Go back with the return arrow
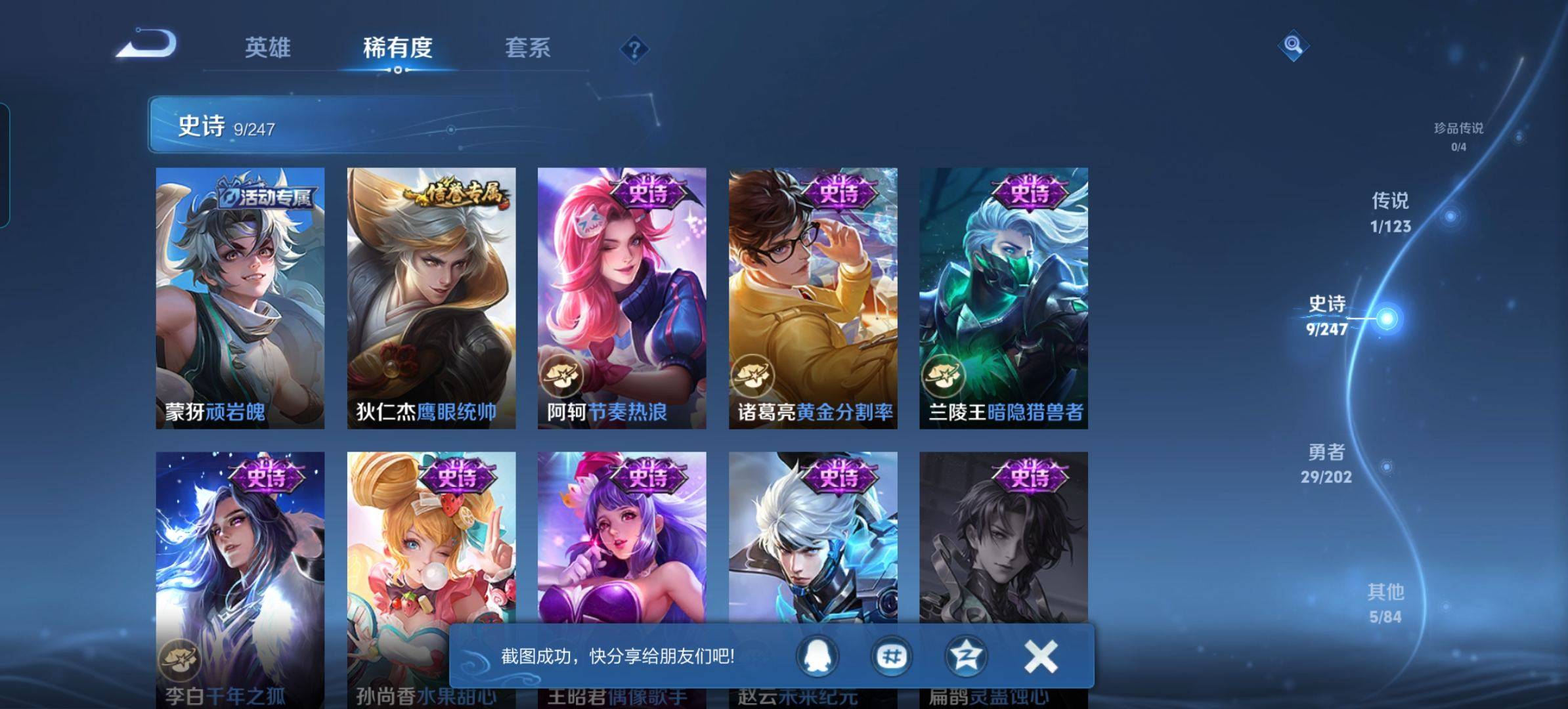The width and height of the screenshot is (1568, 709). (x=147, y=45)
